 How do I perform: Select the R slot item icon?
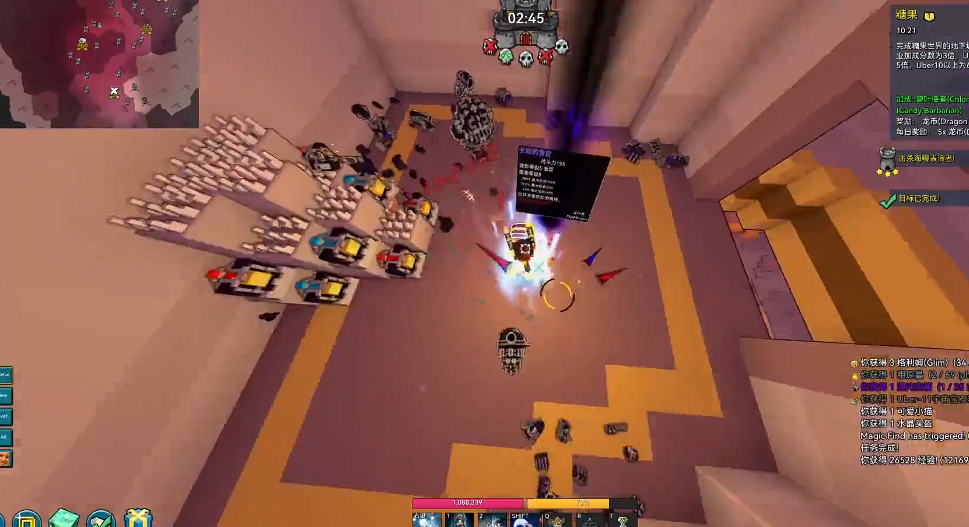590,520
